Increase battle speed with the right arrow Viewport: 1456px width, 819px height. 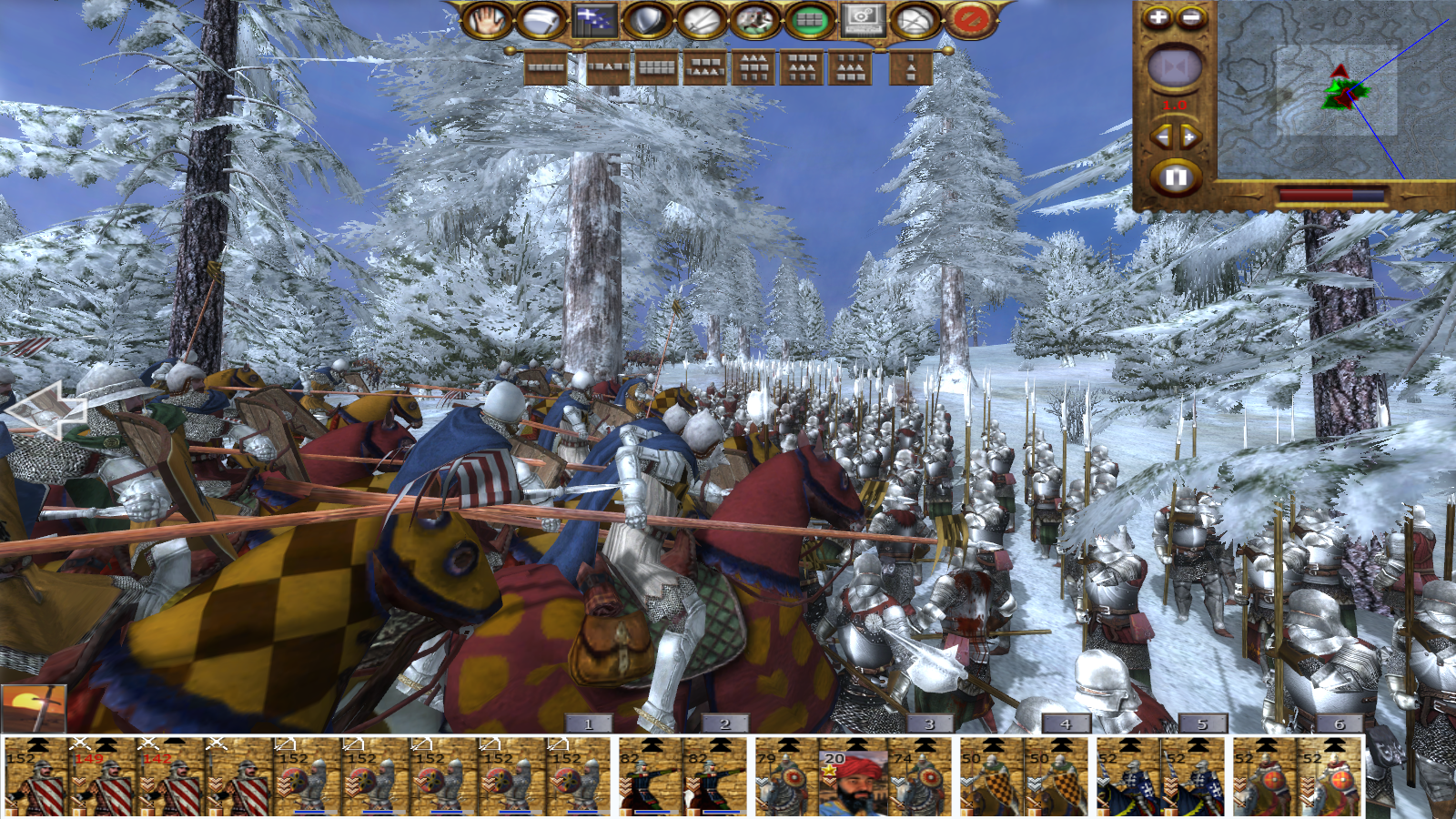[x=1190, y=137]
